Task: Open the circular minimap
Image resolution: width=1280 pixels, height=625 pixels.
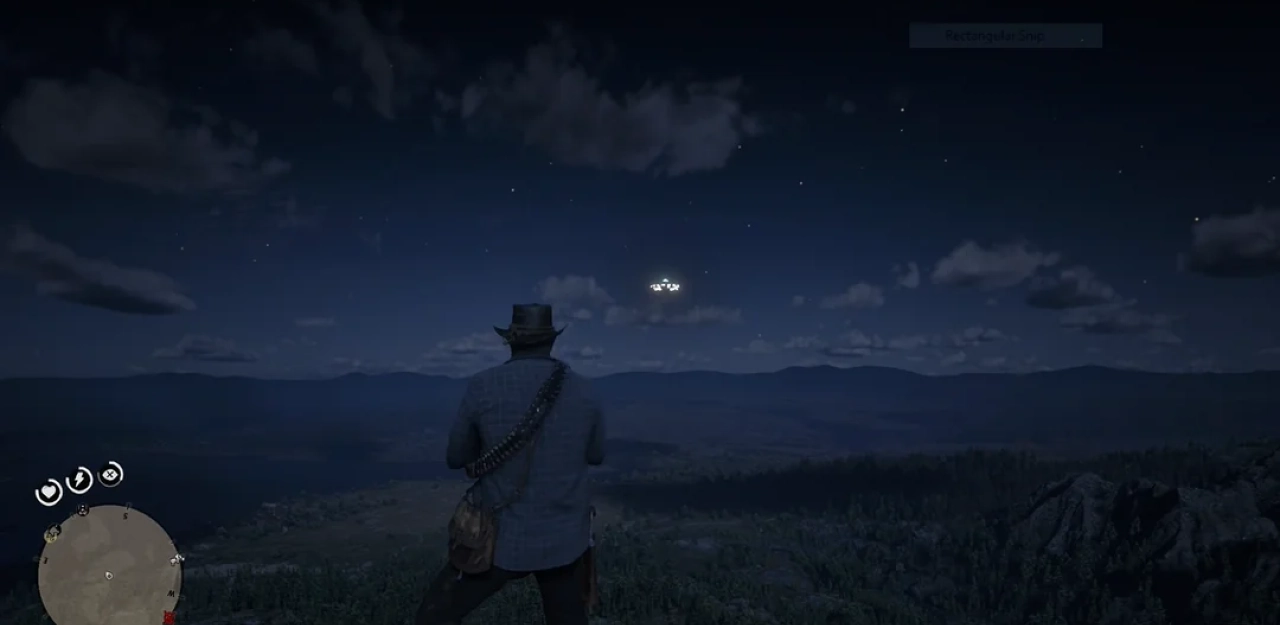Action: (x=109, y=567)
